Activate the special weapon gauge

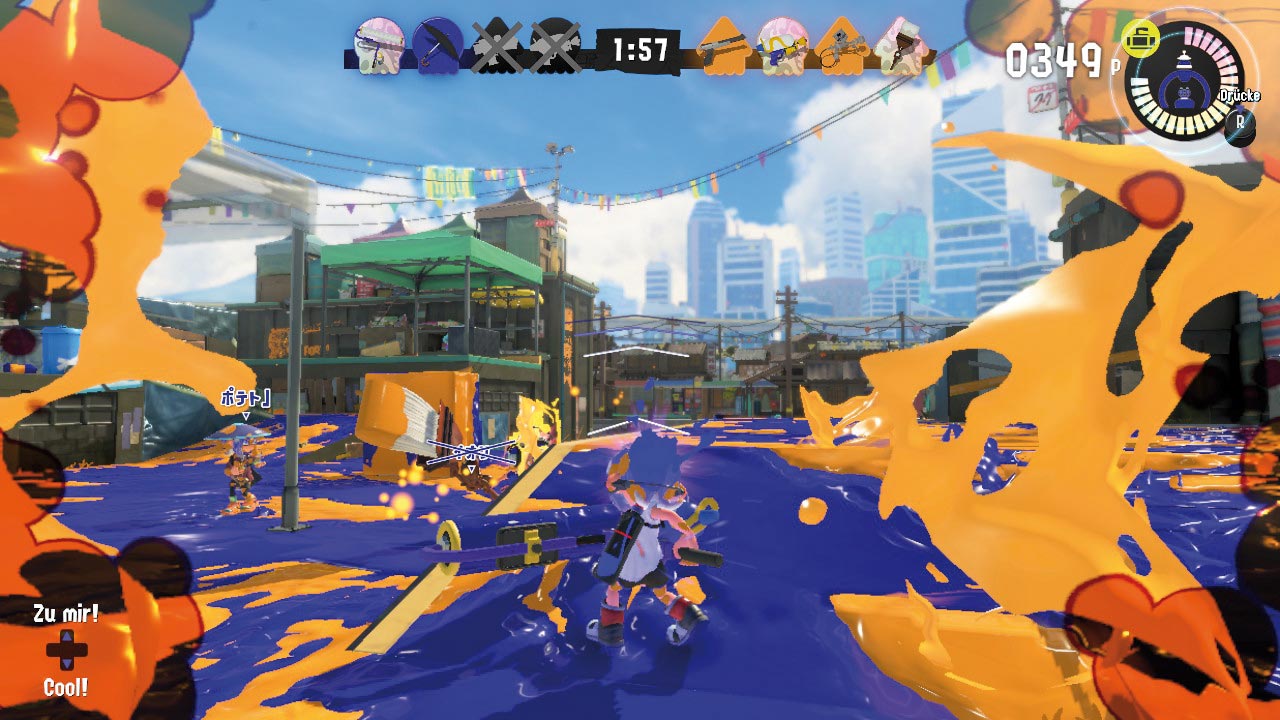[1185, 82]
